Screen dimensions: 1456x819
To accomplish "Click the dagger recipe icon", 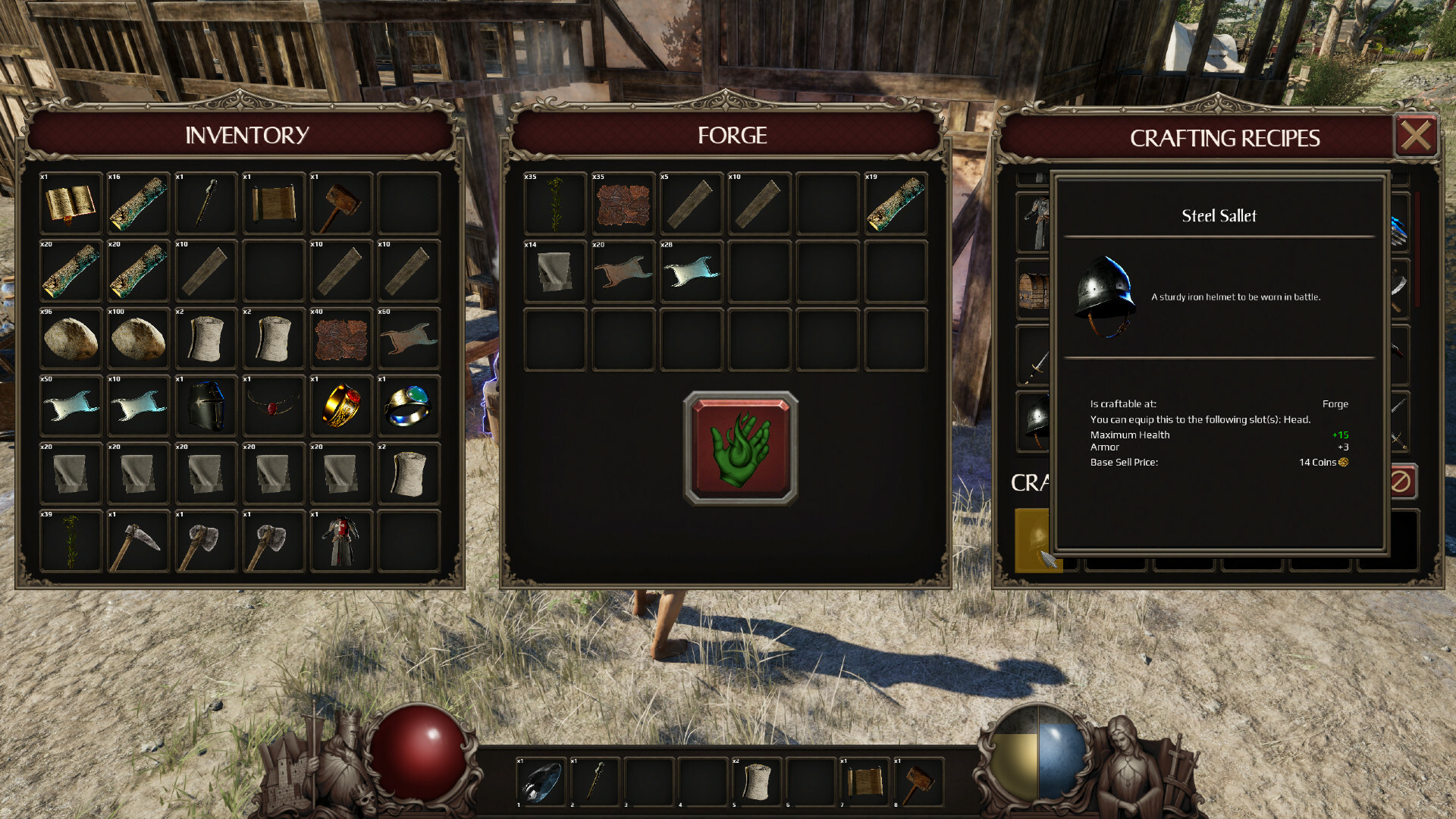I will 1398,349.
